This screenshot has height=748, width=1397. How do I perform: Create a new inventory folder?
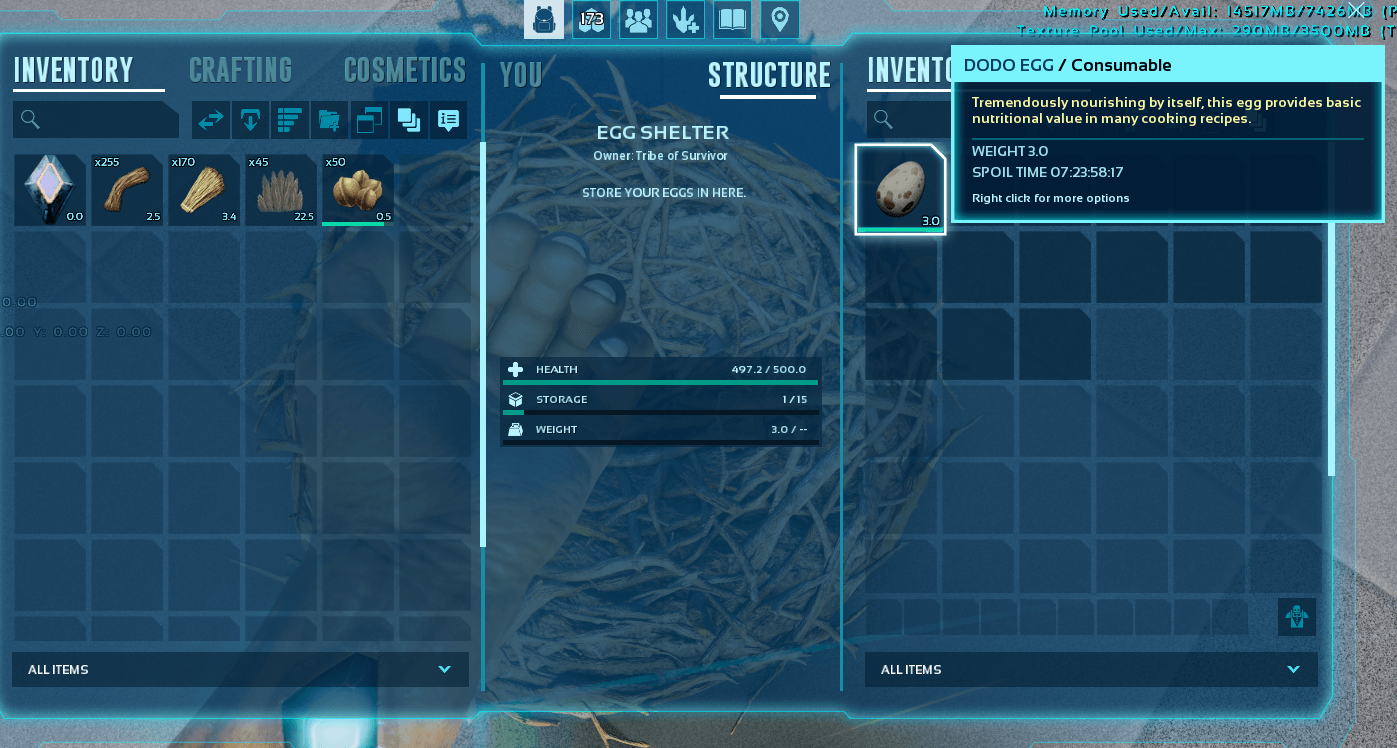point(329,120)
